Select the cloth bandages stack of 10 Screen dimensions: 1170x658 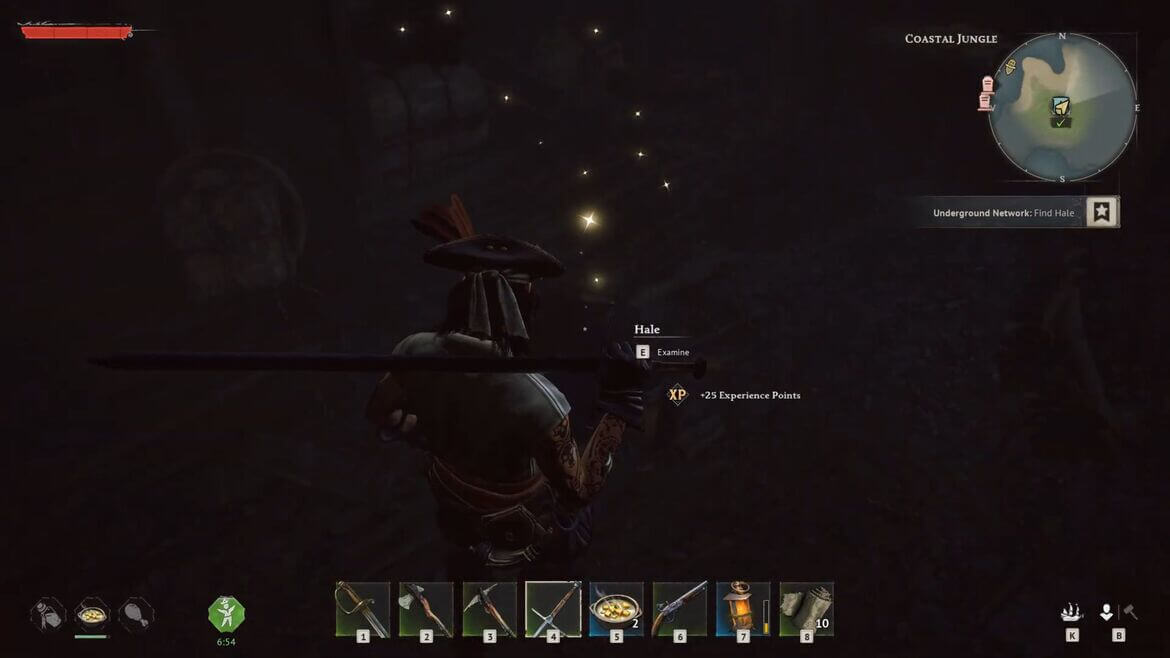[x=806, y=609]
